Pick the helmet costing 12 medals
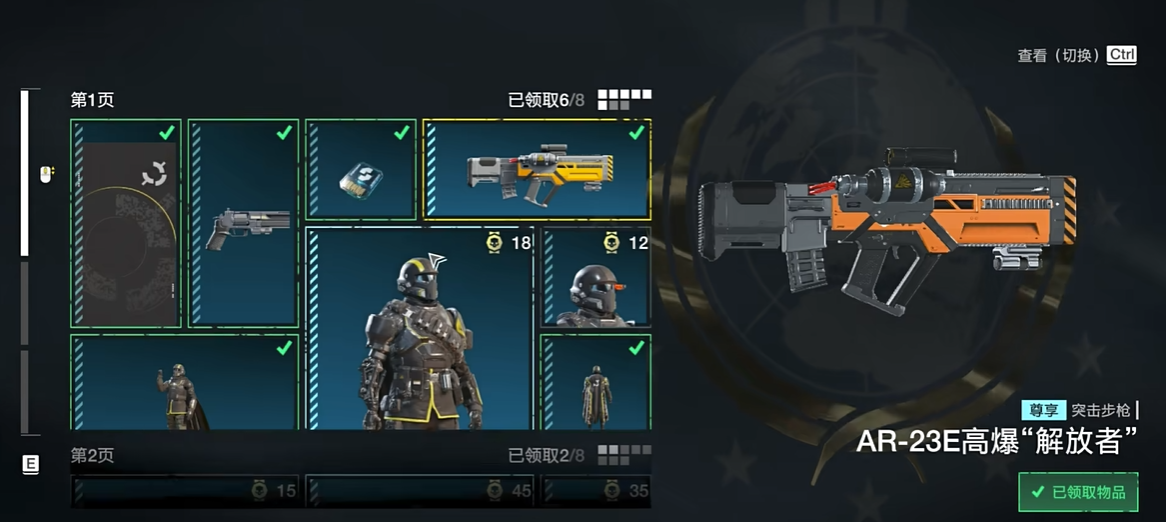This screenshot has width=1166, height=522. 596,277
